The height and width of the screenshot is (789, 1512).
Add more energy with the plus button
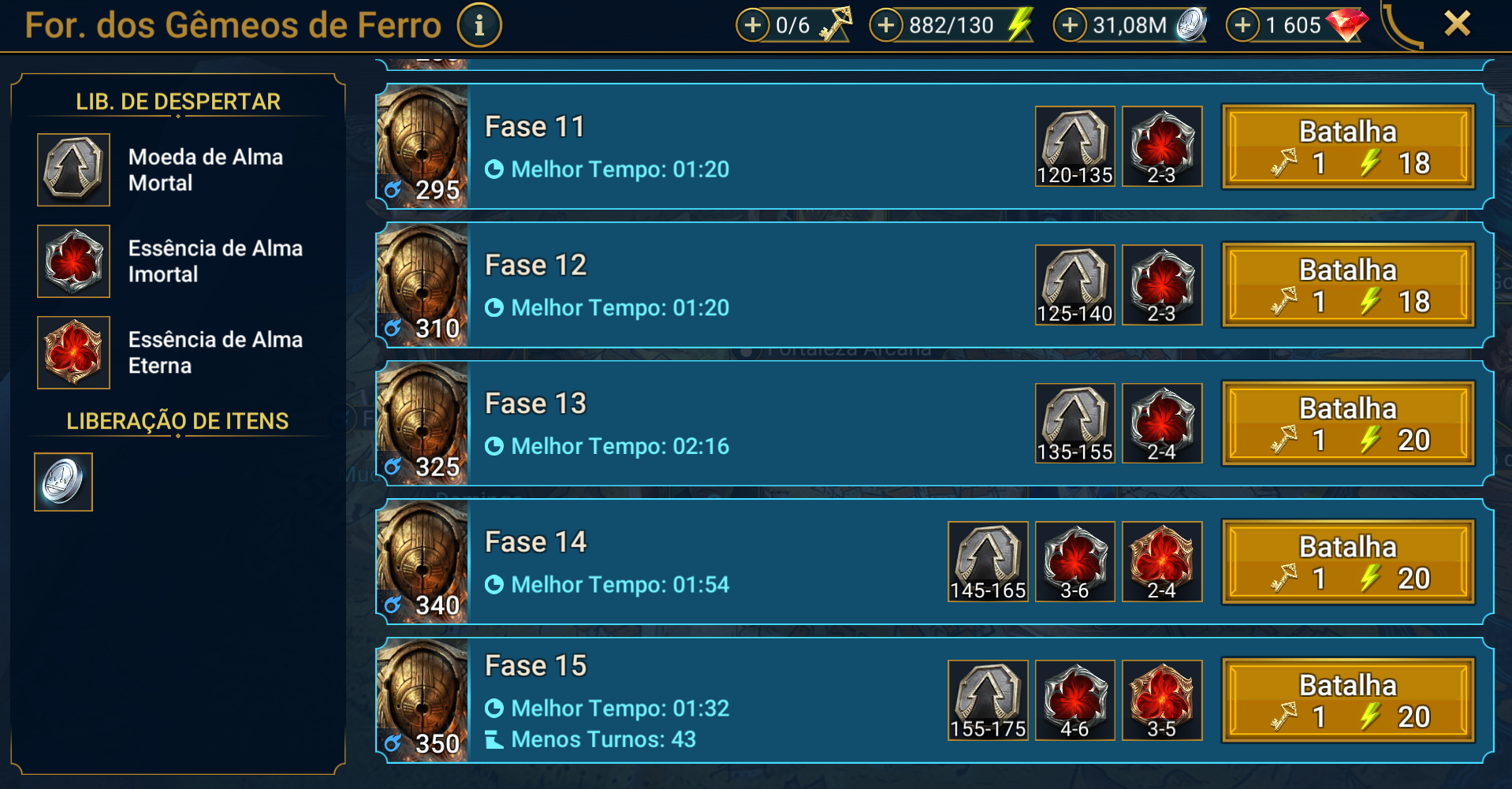886,25
